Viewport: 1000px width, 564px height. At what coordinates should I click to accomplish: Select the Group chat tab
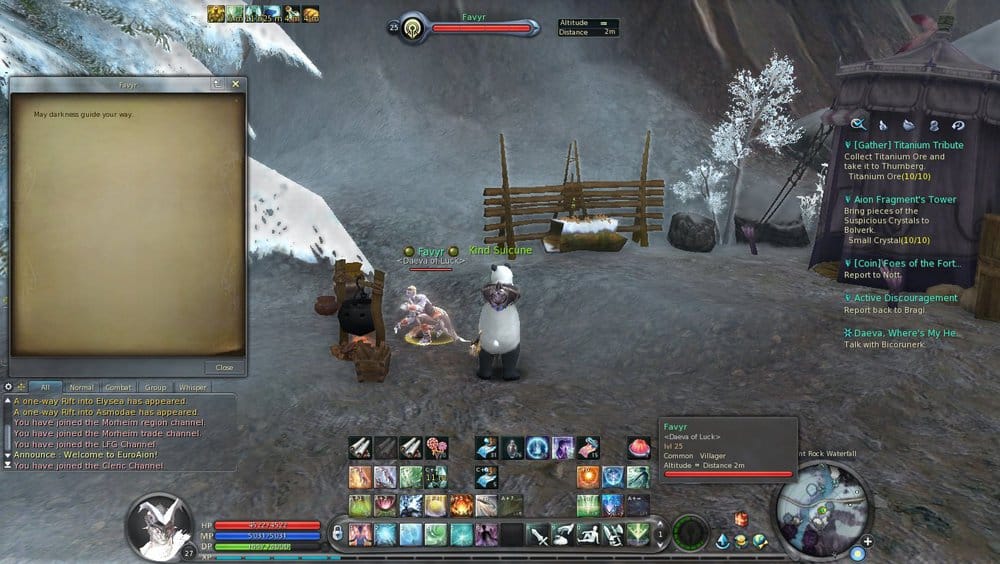click(x=155, y=387)
